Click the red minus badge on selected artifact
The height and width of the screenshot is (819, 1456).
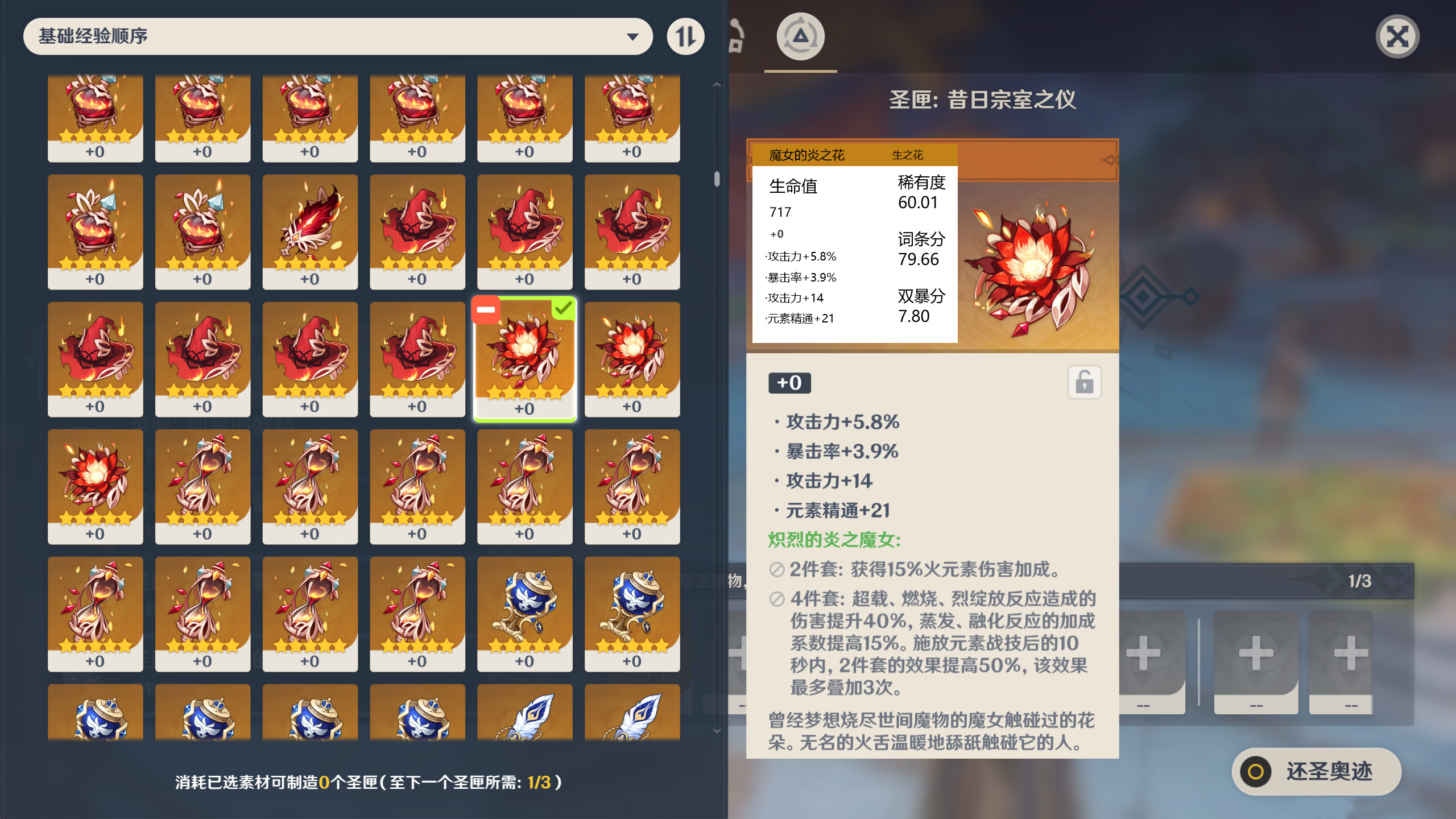[x=486, y=309]
